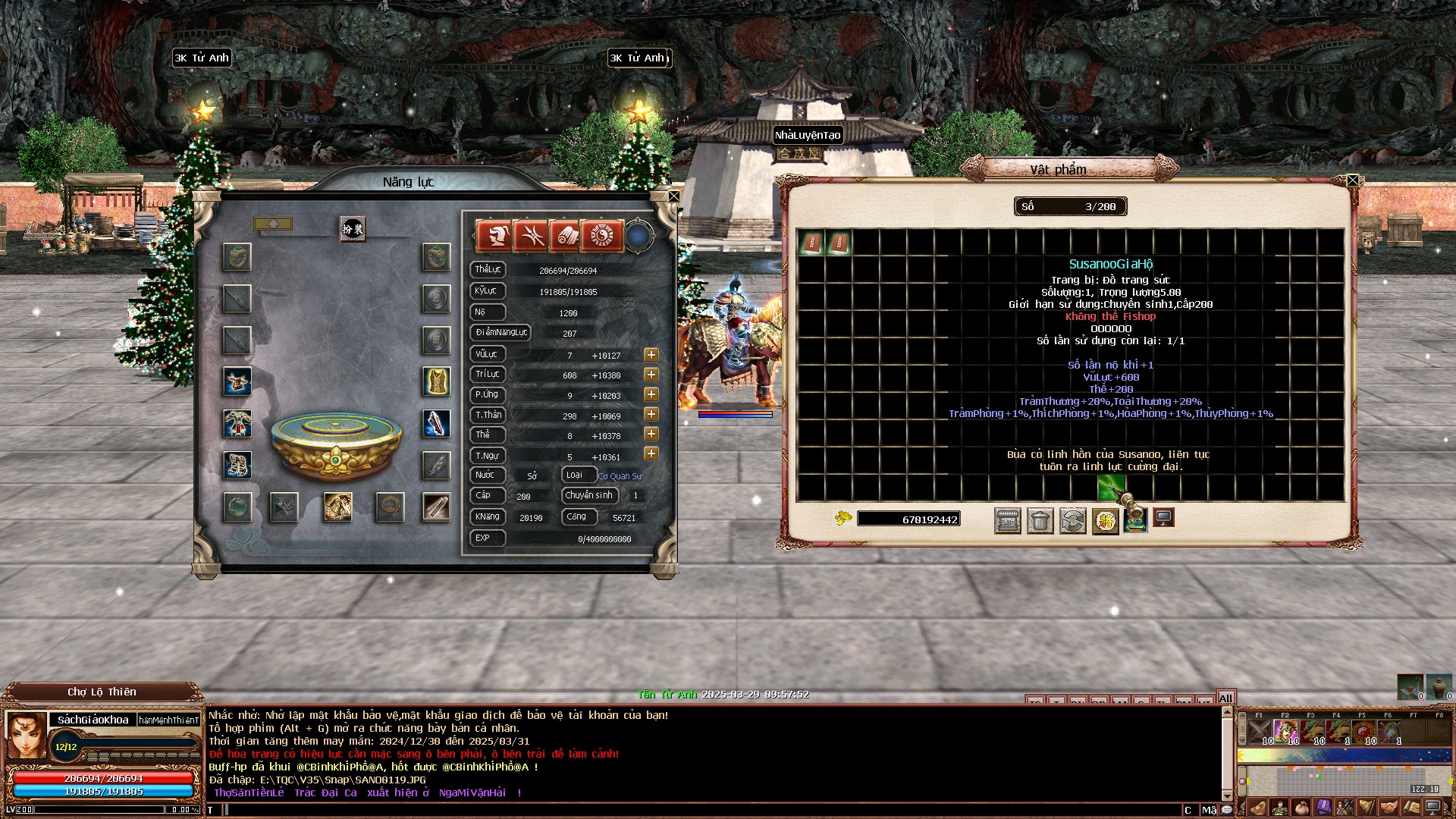Image resolution: width=1456 pixels, height=819 pixels.
Task: Select the first red book inventory item
Action: [x=811, y=243]
